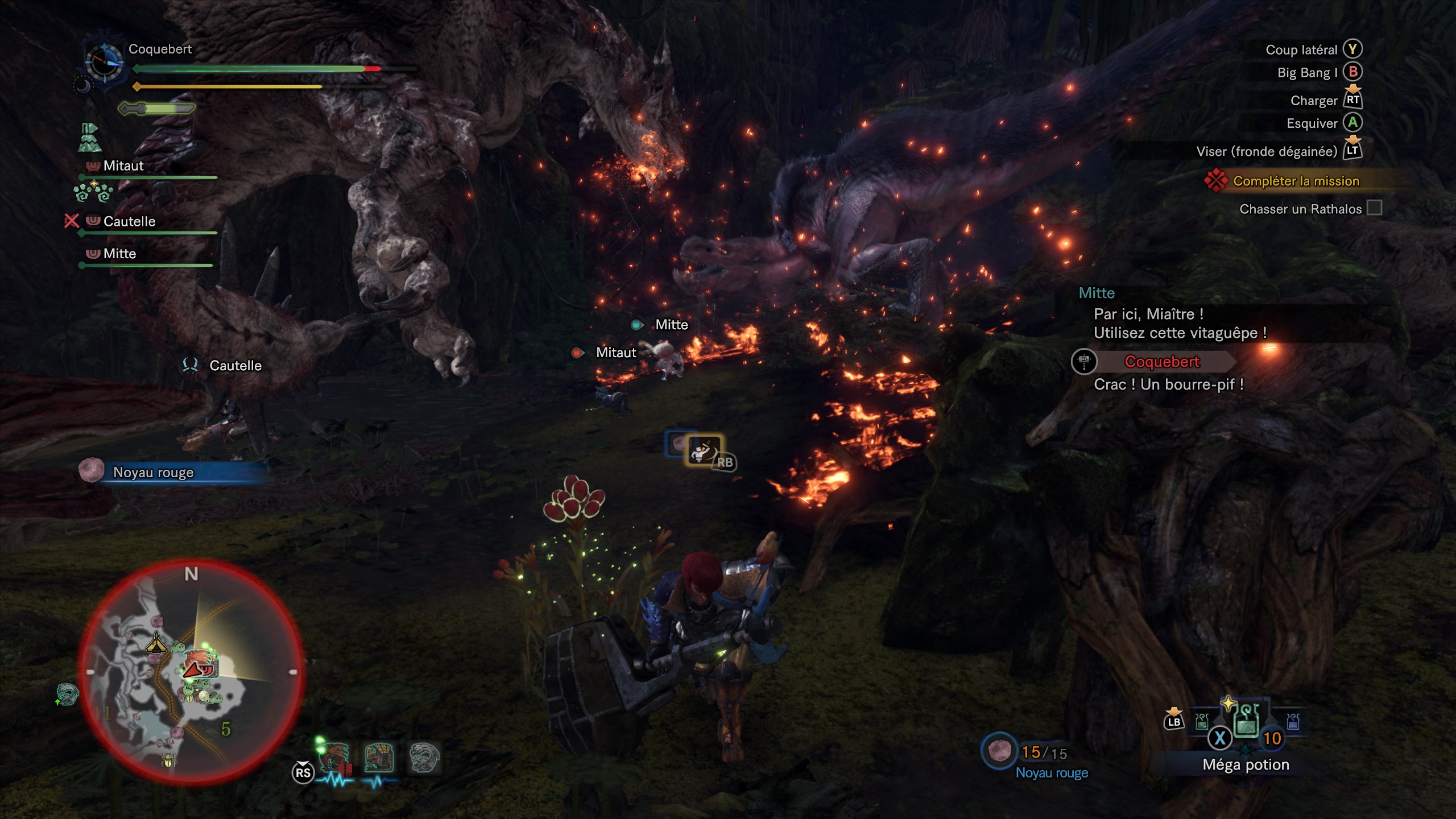
Task: Open the circular minimap
Action: click(x=192, y=672)
